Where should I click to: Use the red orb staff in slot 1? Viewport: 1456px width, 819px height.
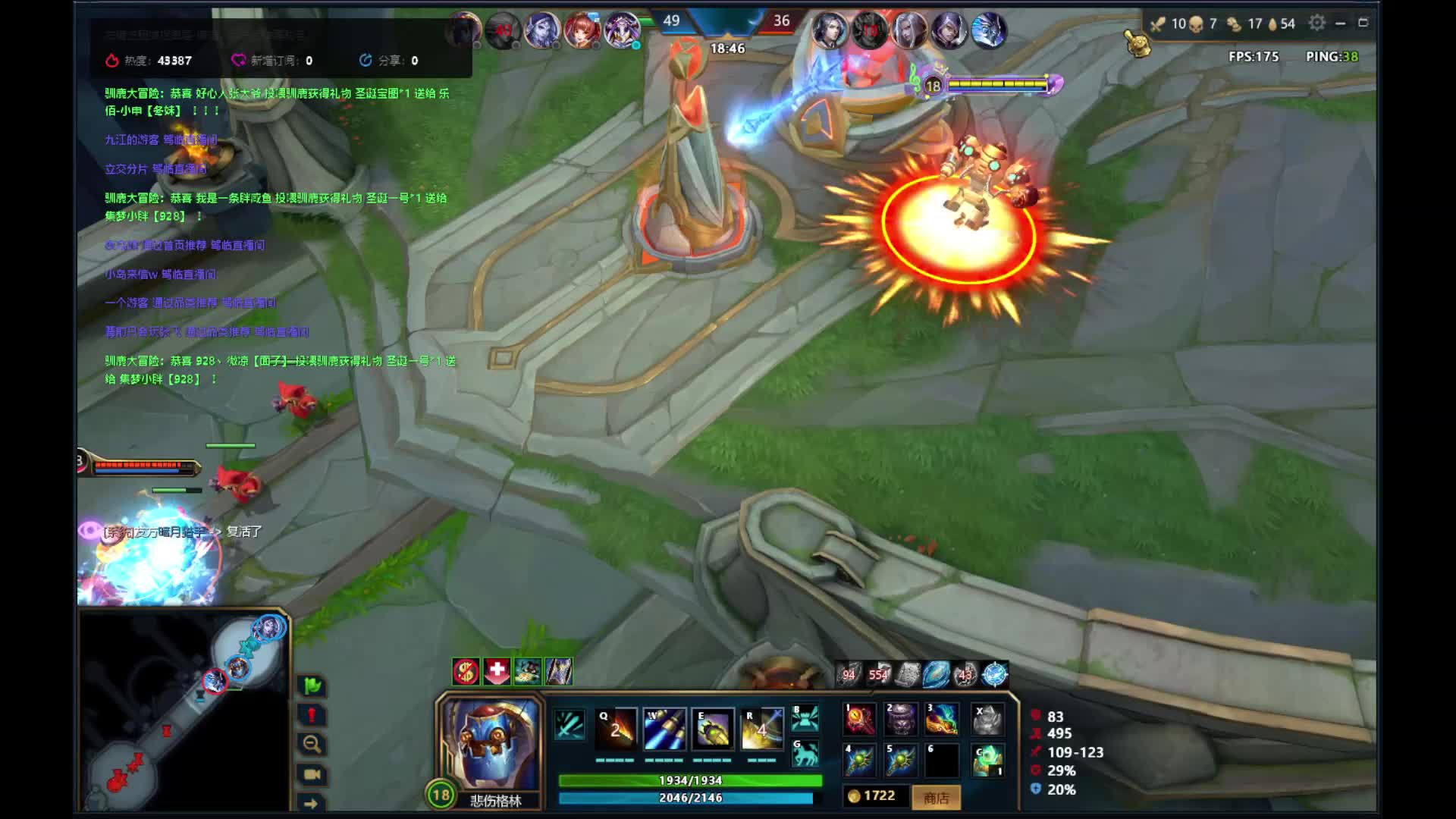pos(860,719)
